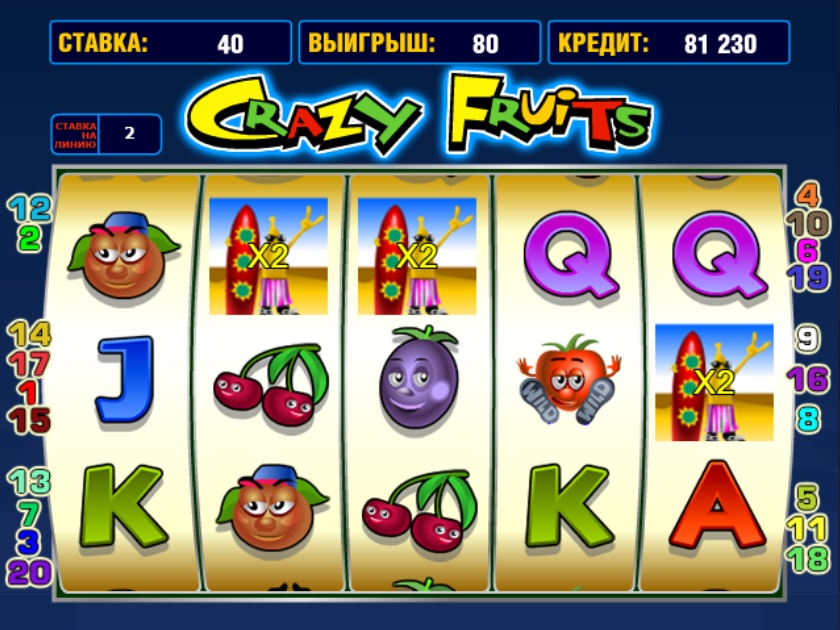
Task: Select payline number 7
Action: point(29,513)
